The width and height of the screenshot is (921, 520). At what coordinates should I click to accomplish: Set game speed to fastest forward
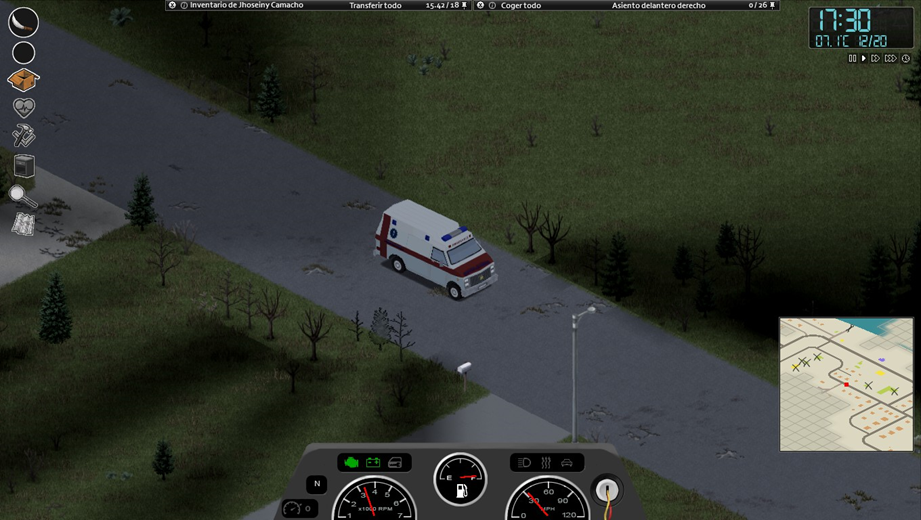click(890, 59)
